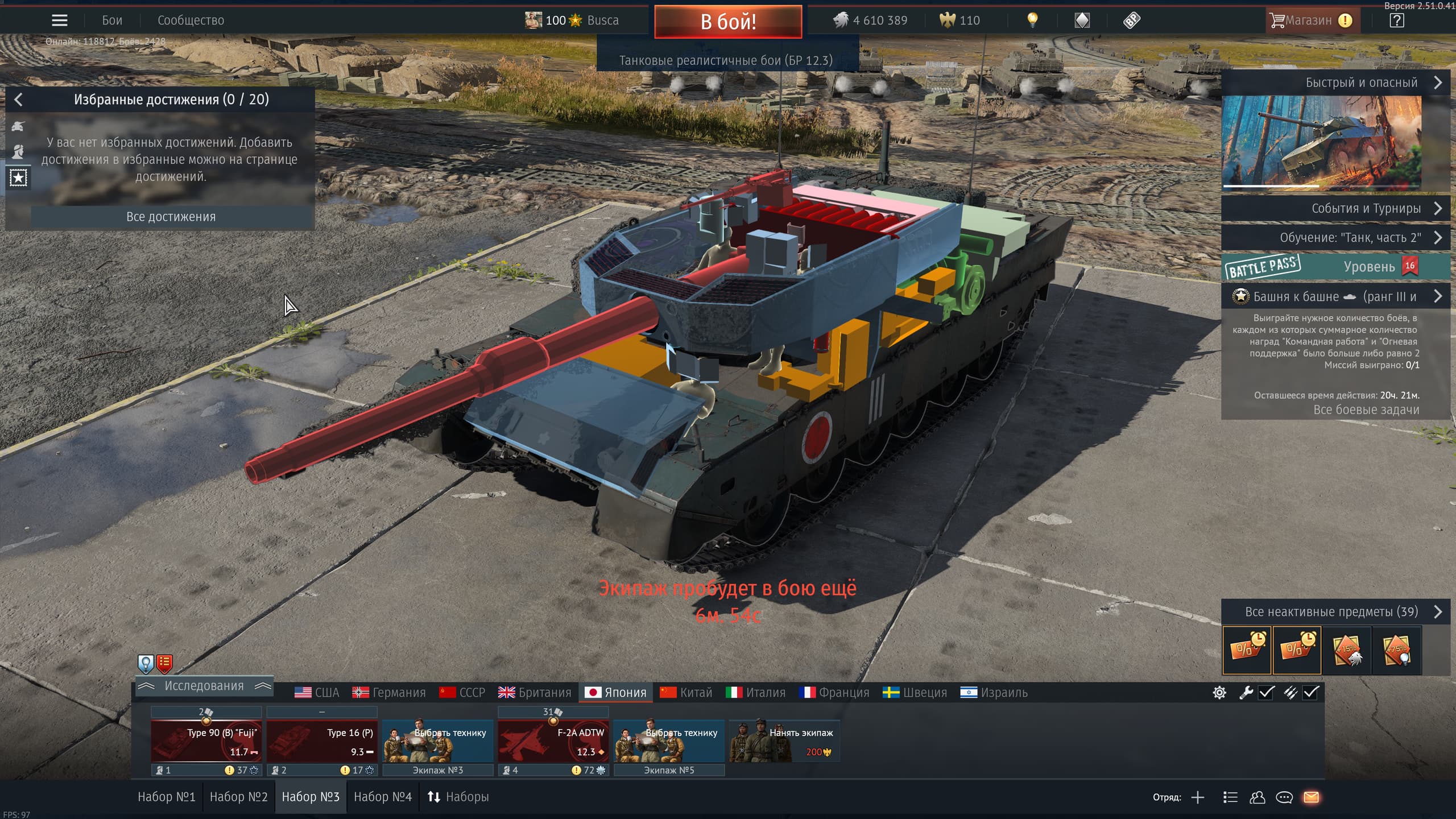1456x819 pixels.
Task: Switch to the СССР nation tab
Action: point(462,692)
